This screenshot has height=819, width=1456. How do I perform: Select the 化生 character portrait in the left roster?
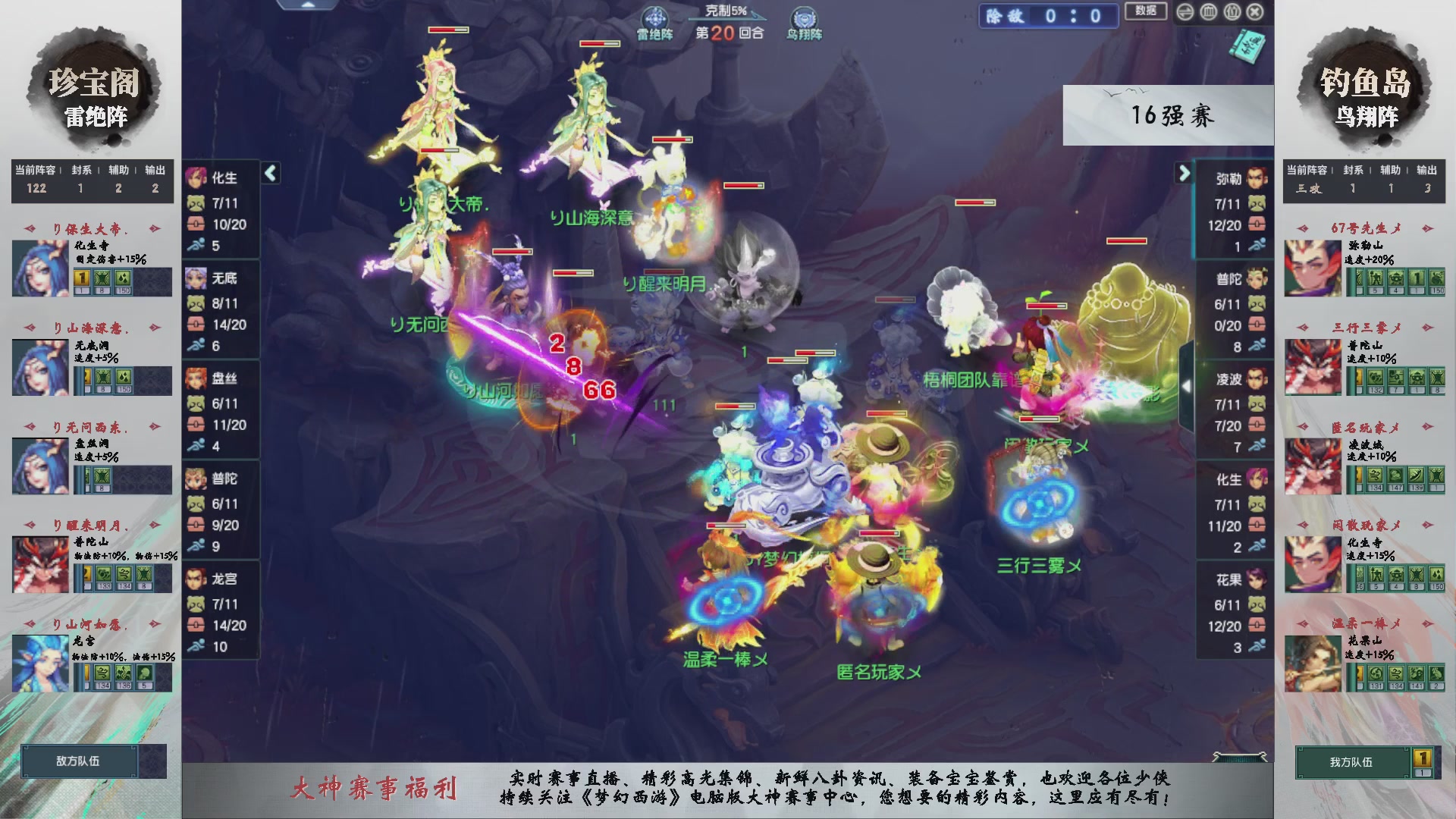196,179
